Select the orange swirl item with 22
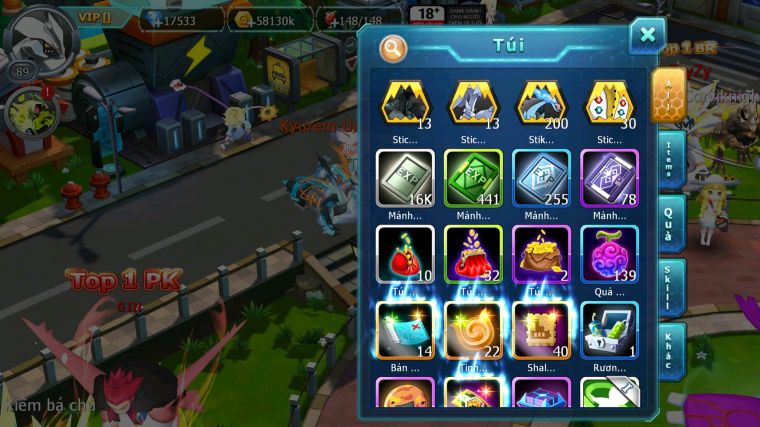The image size is (760, 427). coord(473,330)
